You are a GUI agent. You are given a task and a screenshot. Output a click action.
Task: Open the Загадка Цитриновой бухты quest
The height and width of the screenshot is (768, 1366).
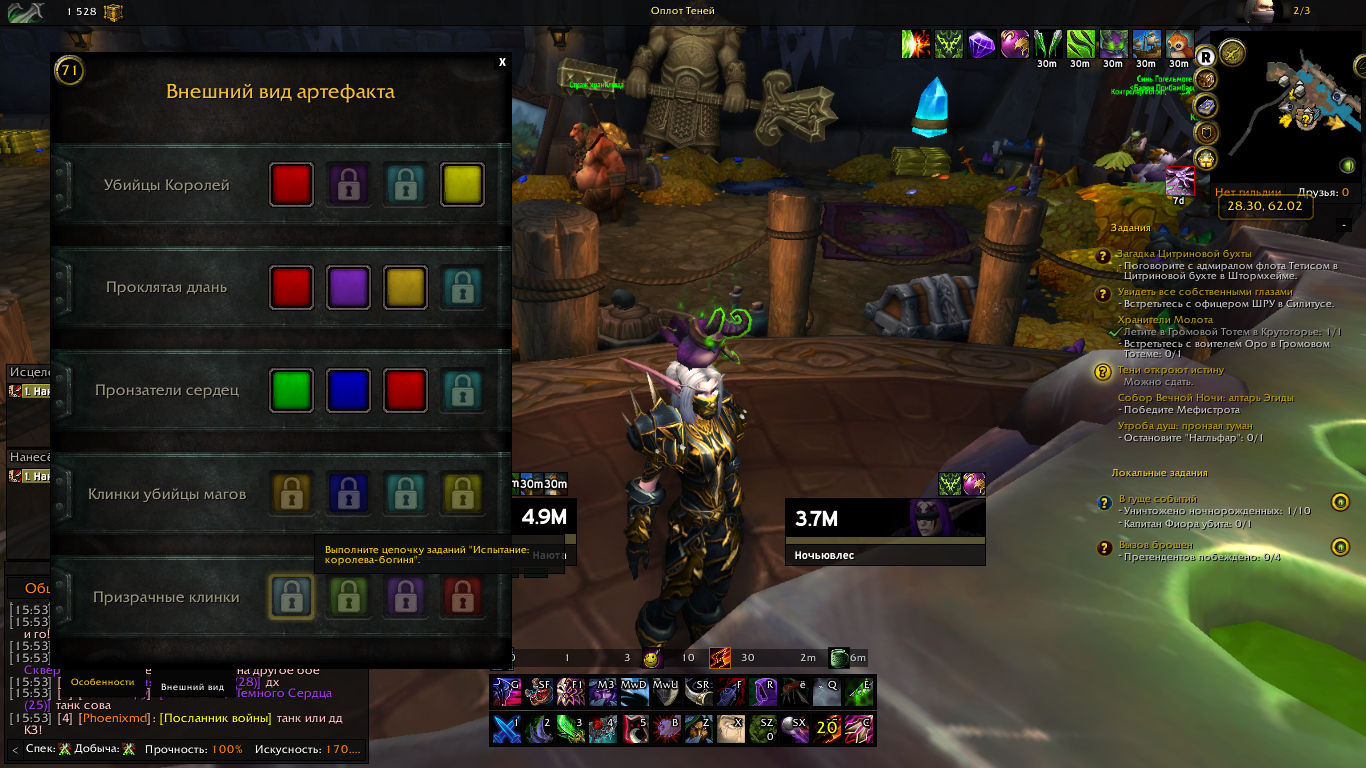pyautogui.click(x=1186, y=254)
